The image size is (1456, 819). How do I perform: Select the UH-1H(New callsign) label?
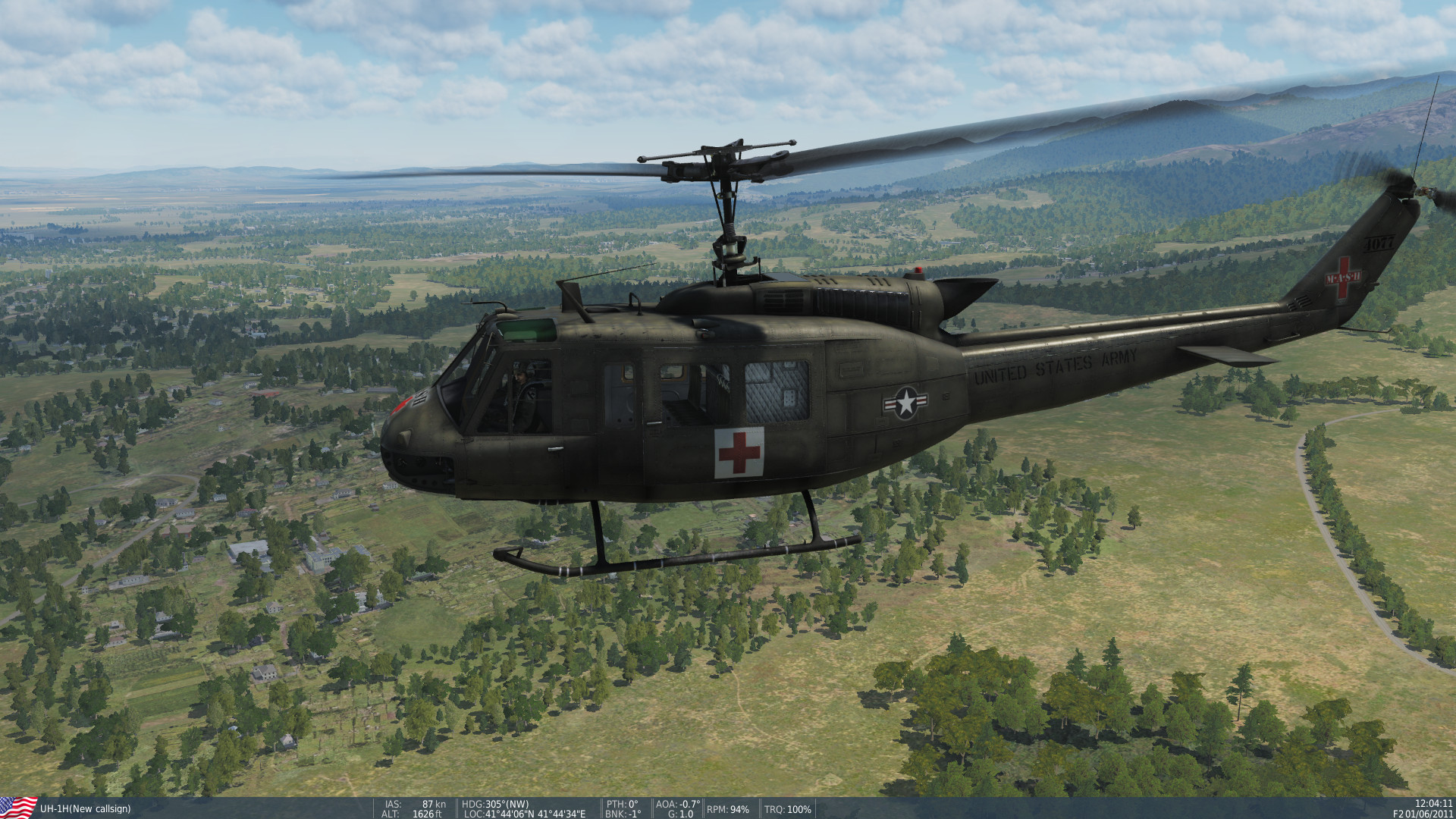[86, 808]
